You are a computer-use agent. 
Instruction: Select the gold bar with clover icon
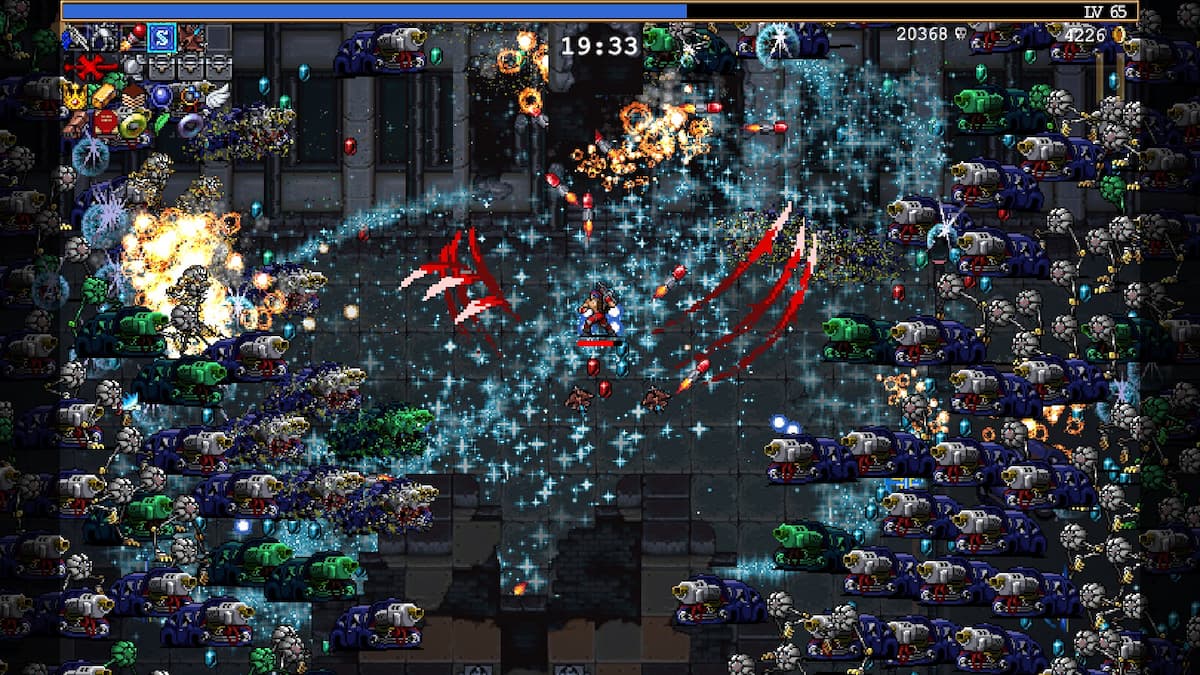(x=105, y=96)
